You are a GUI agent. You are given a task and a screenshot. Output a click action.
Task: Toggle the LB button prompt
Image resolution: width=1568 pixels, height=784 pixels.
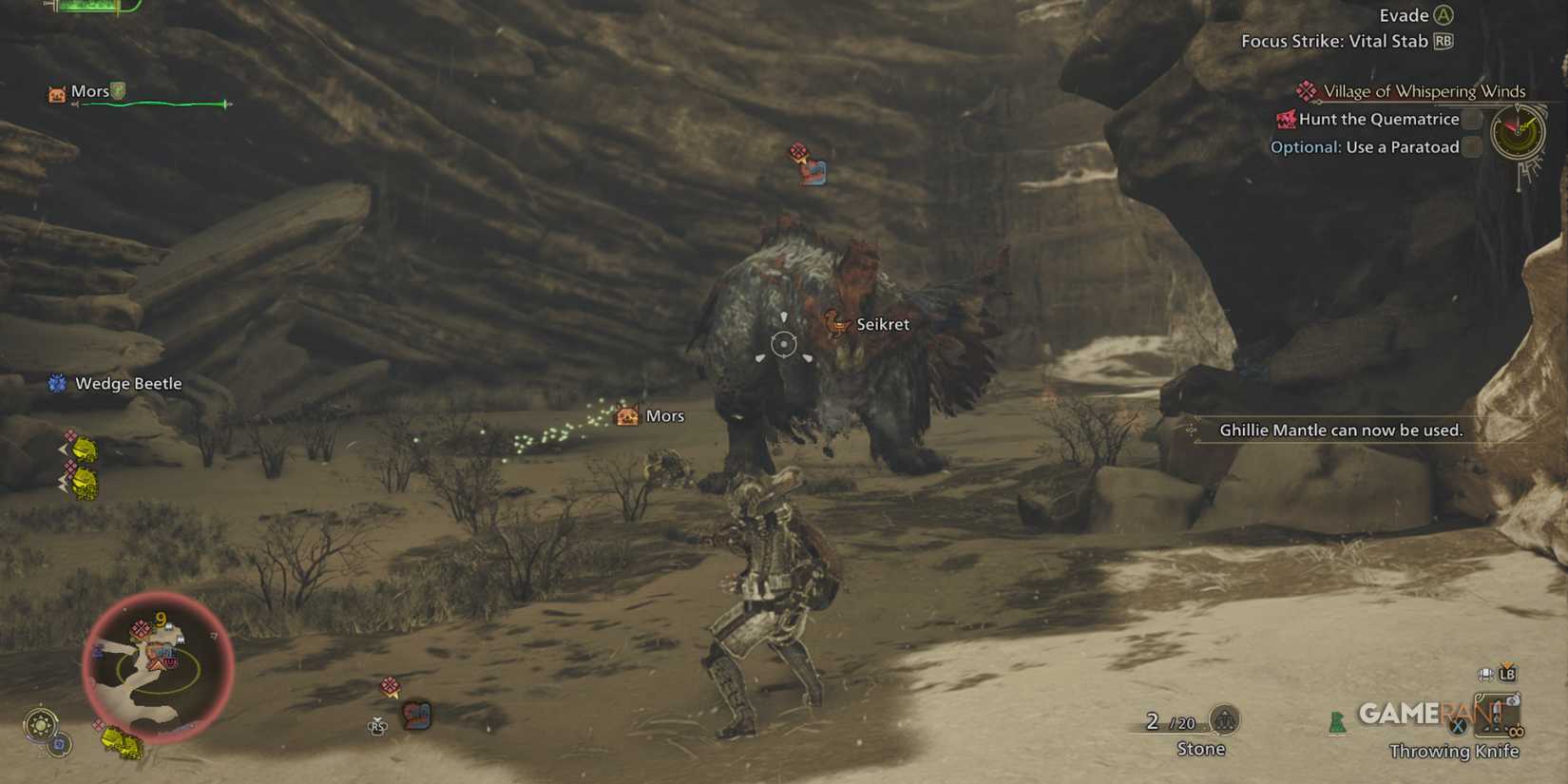(x=1509, y=674)
